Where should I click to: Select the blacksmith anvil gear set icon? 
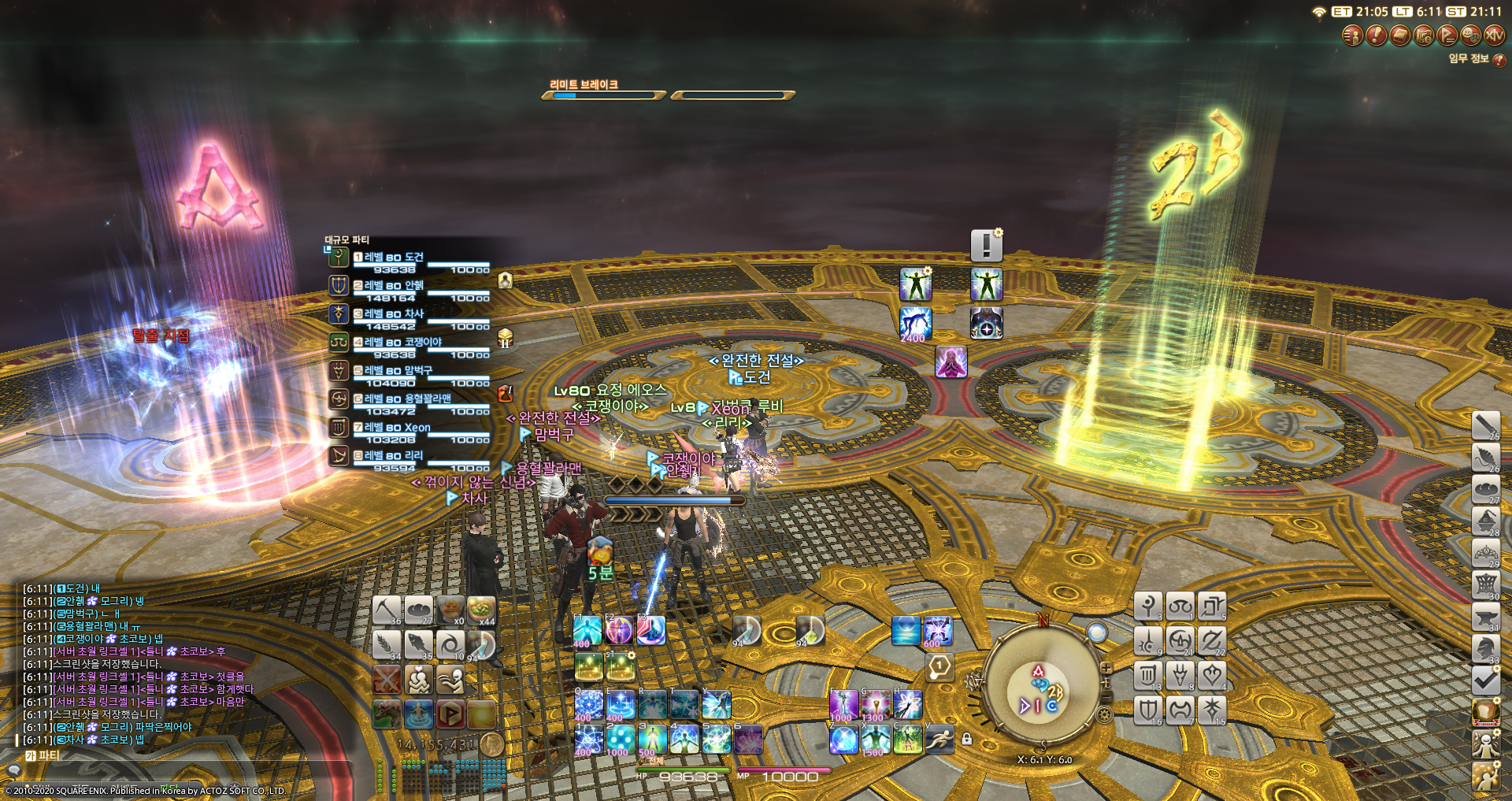pyautogui.click(x=1485, y=616)
